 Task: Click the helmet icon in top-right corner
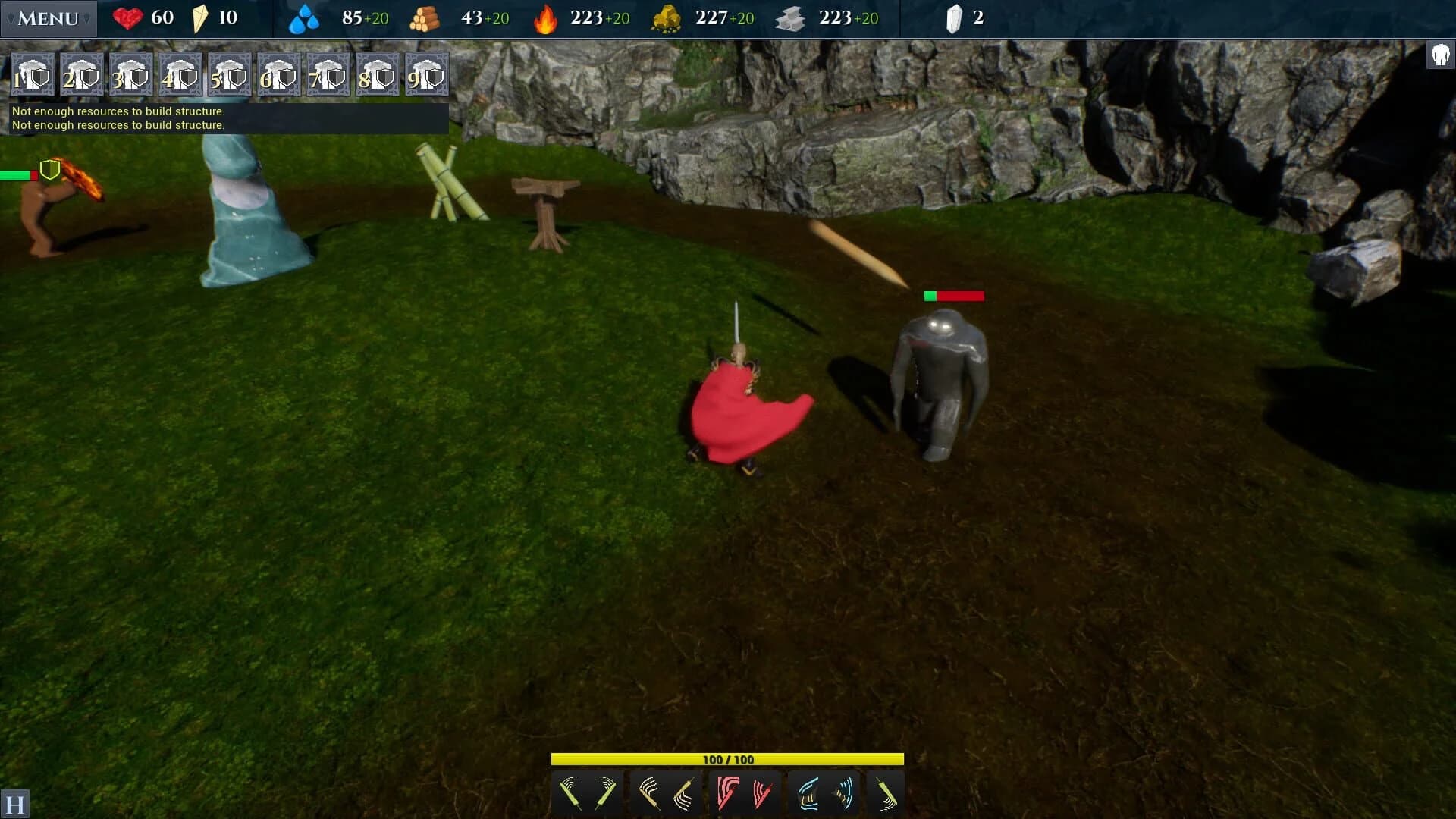coord(1439,54)
